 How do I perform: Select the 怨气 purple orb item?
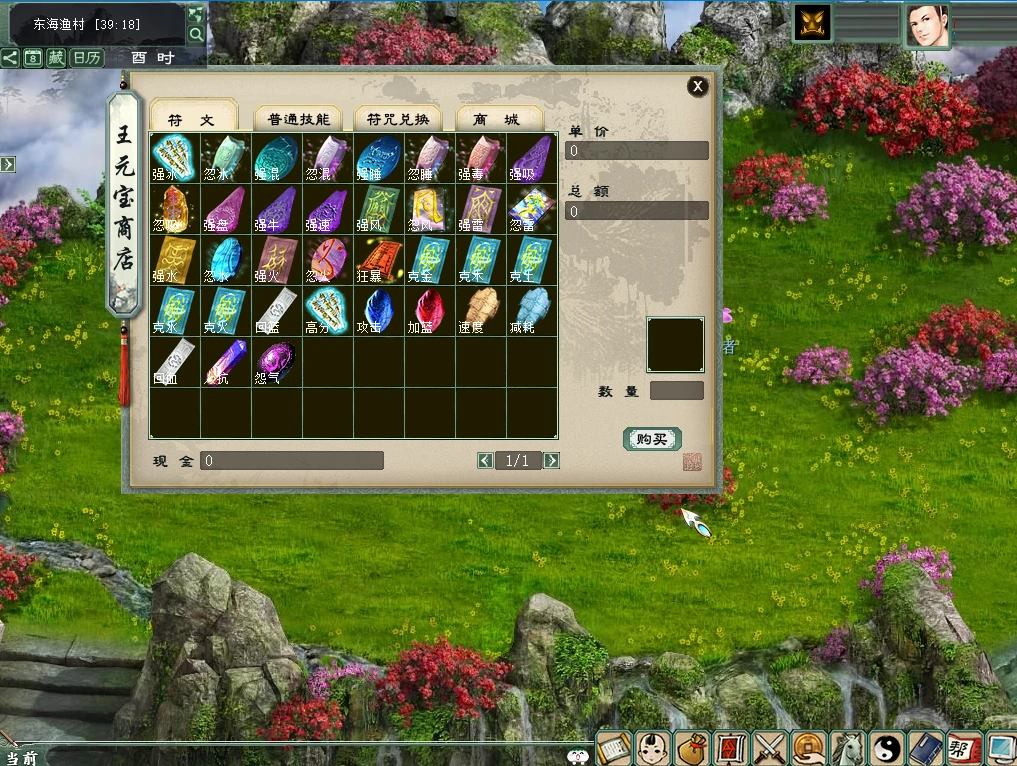[x=277, y=362]
